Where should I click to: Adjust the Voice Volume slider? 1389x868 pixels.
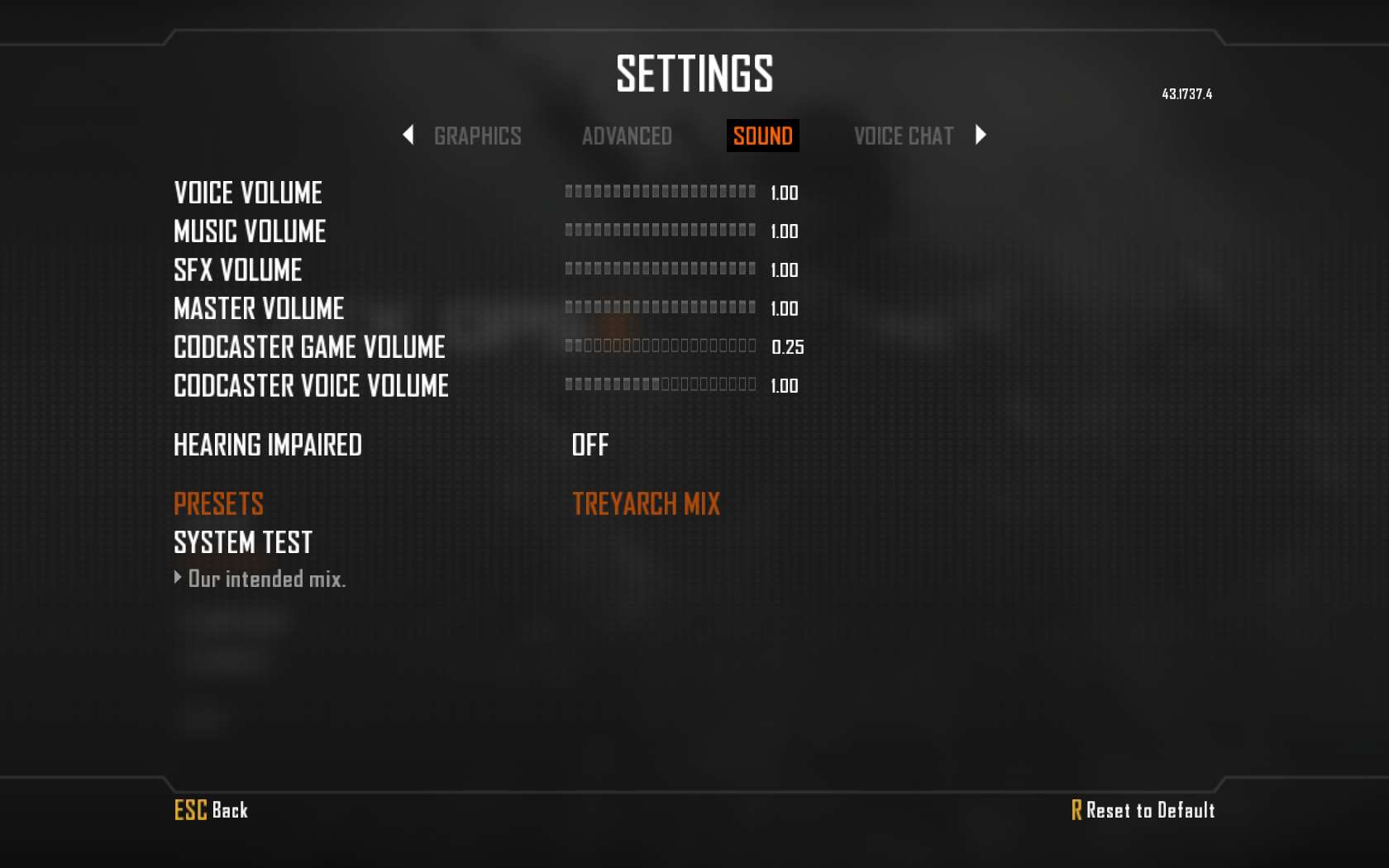[660, 192]
